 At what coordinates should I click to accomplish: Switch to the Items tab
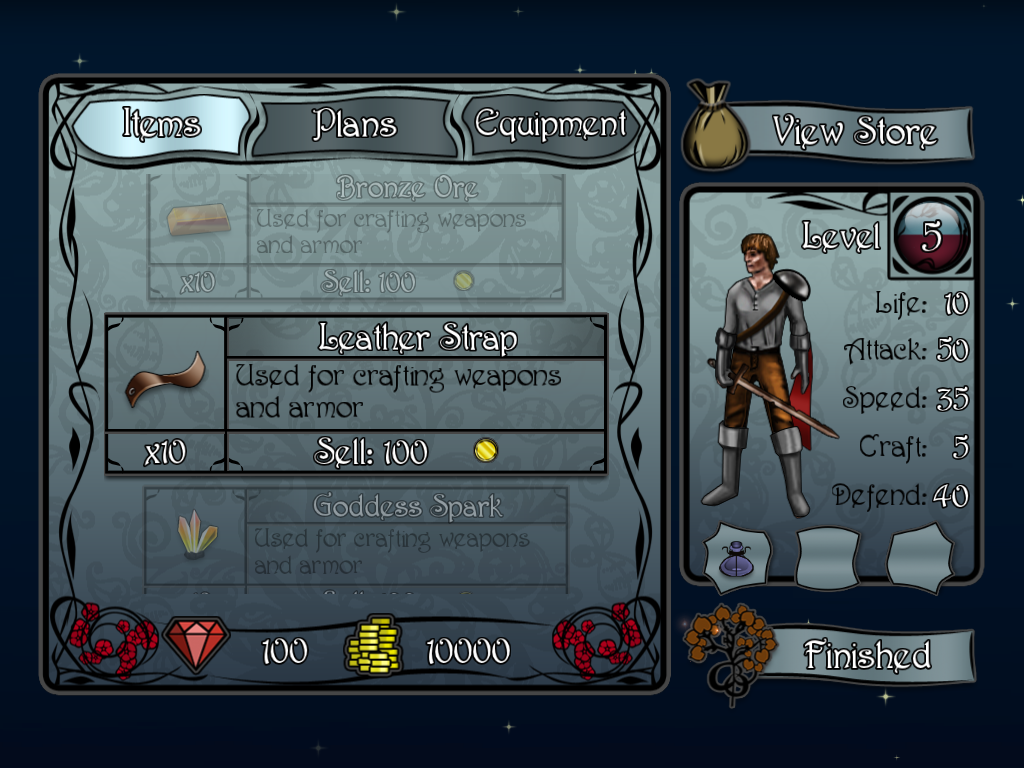pyautogui.click(x=162, y=126)
